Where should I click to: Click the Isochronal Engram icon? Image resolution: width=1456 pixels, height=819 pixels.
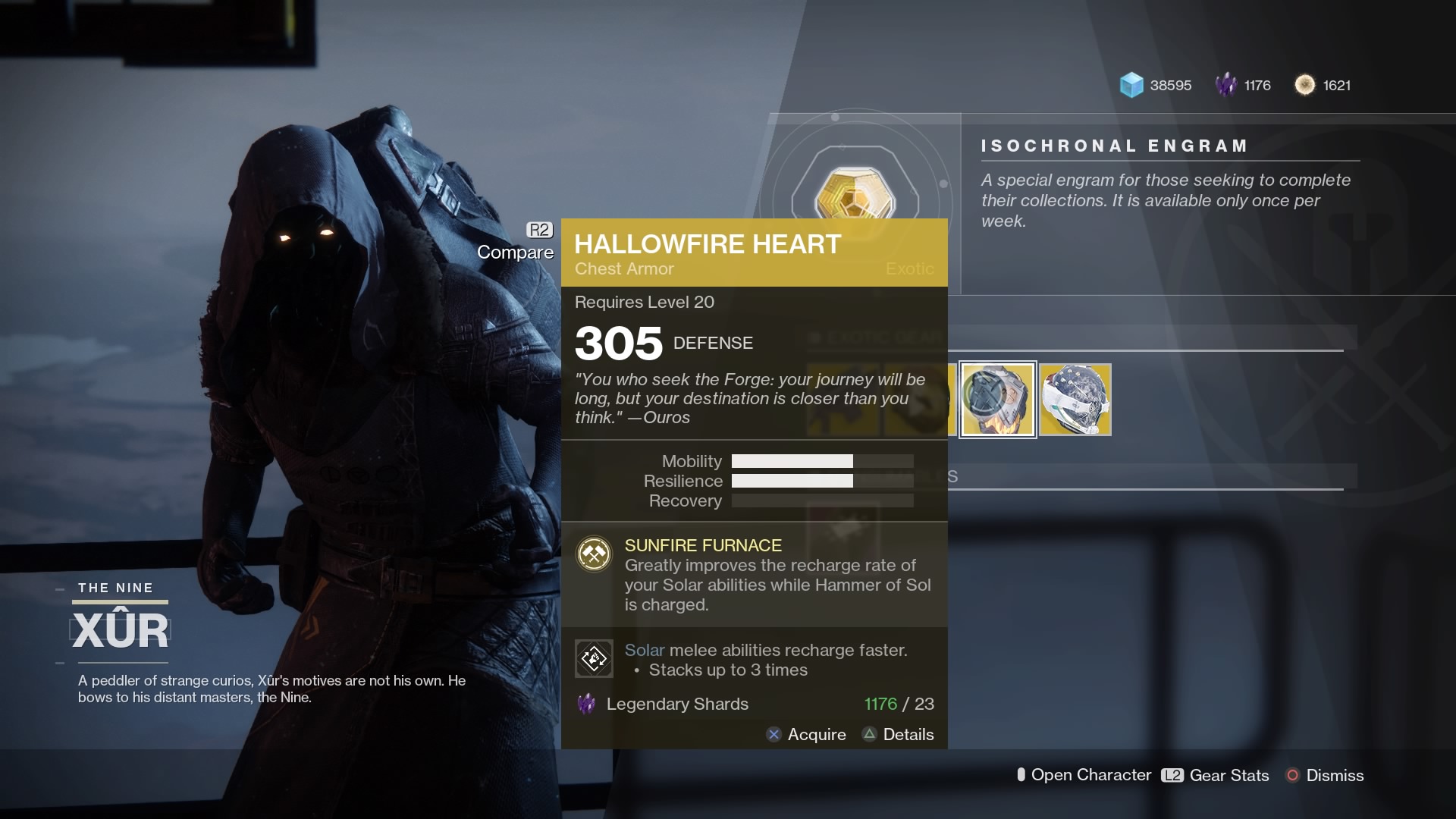(855, 191)
